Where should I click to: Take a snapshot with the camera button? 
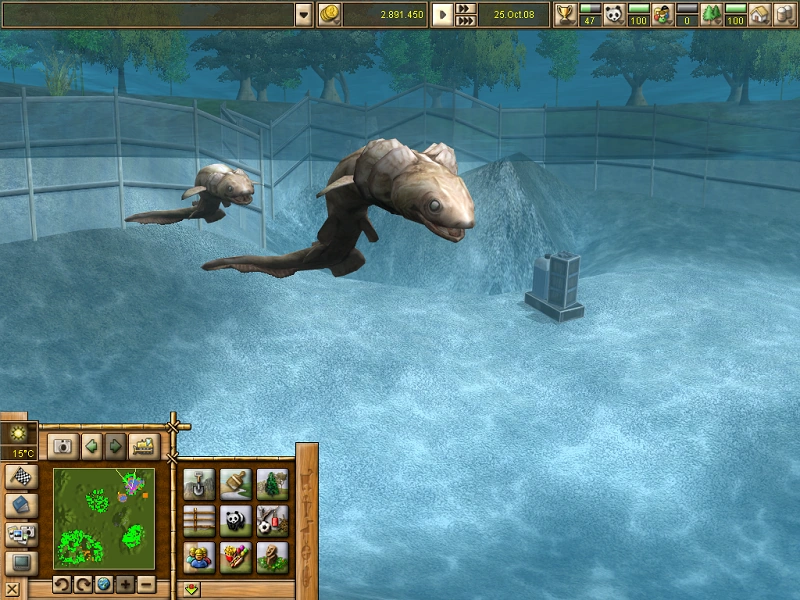pos(63,446)
